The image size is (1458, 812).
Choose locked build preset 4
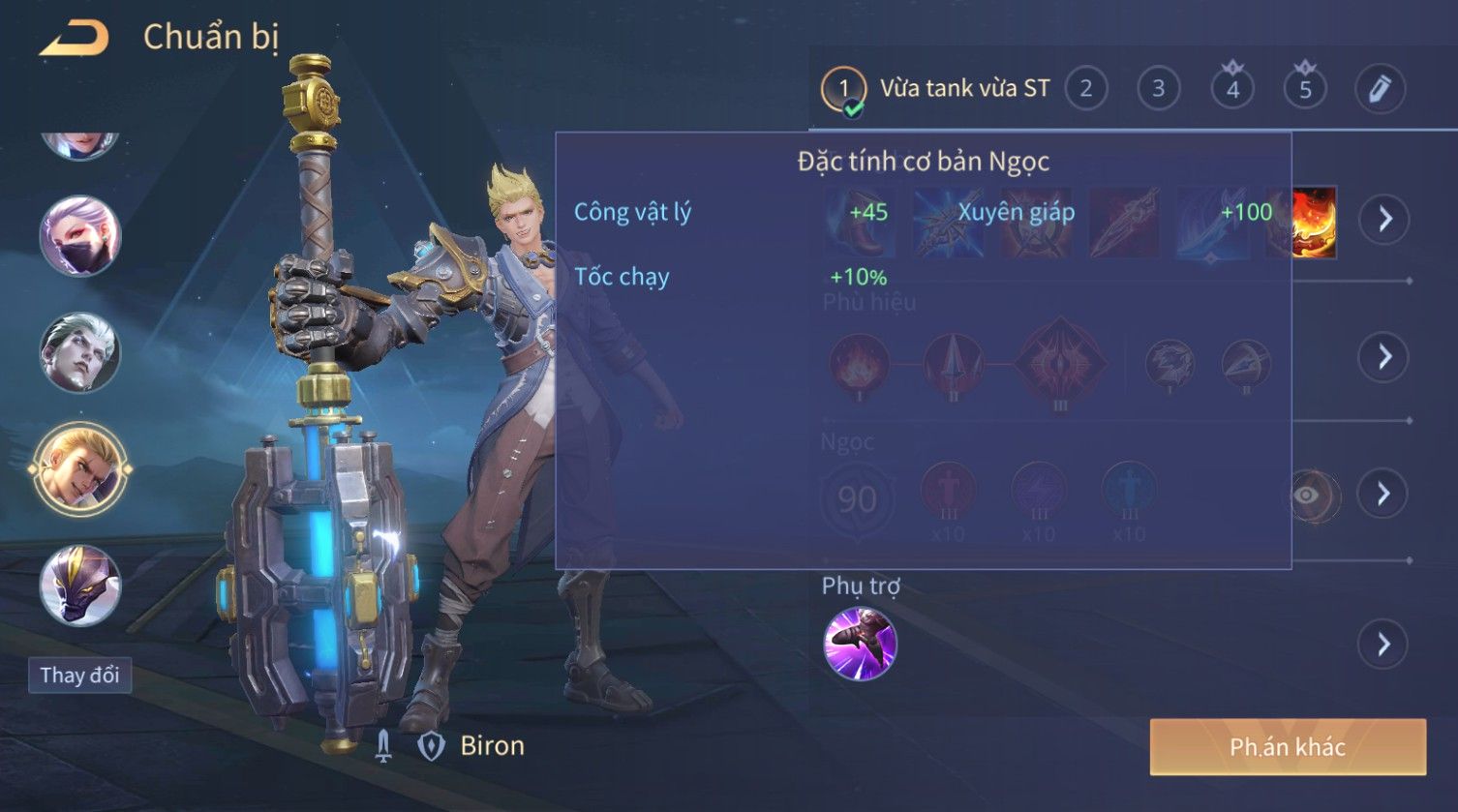click(1232, 89)
